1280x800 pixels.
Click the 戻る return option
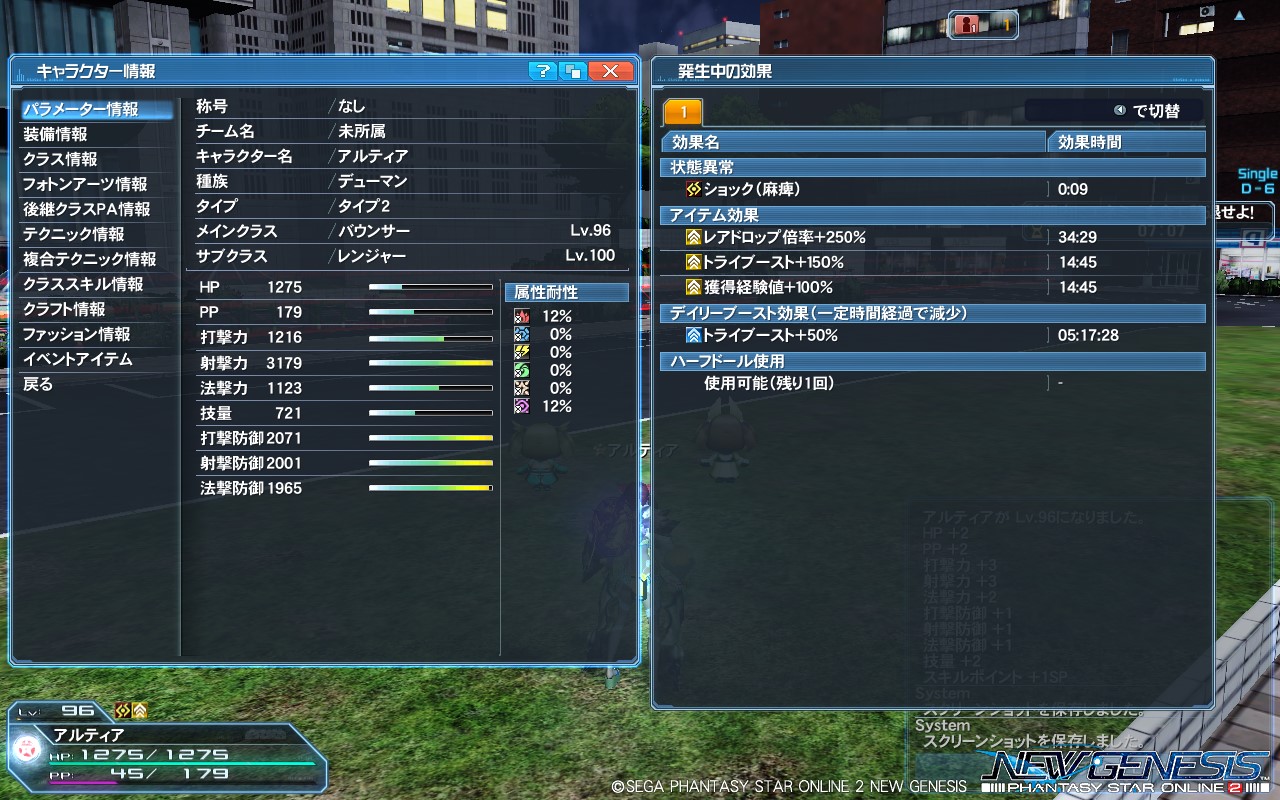(x=97, y=384)
